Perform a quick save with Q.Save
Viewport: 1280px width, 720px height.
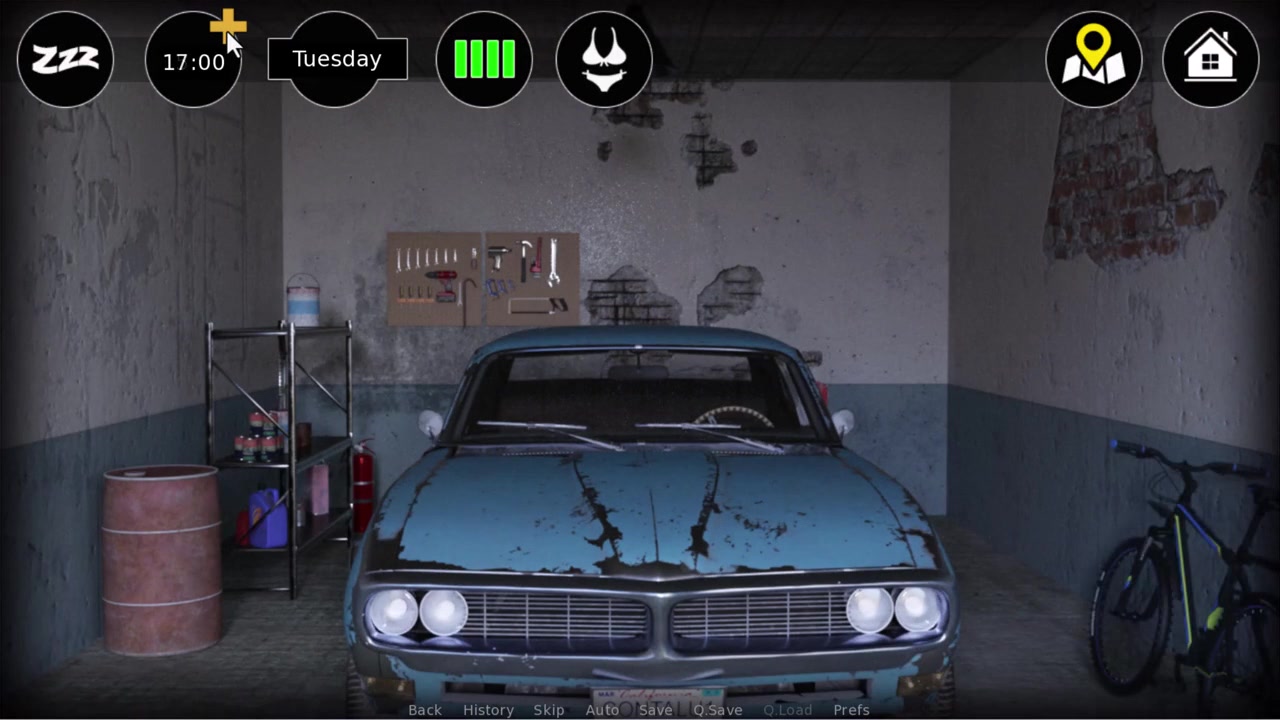click(718, 710)
